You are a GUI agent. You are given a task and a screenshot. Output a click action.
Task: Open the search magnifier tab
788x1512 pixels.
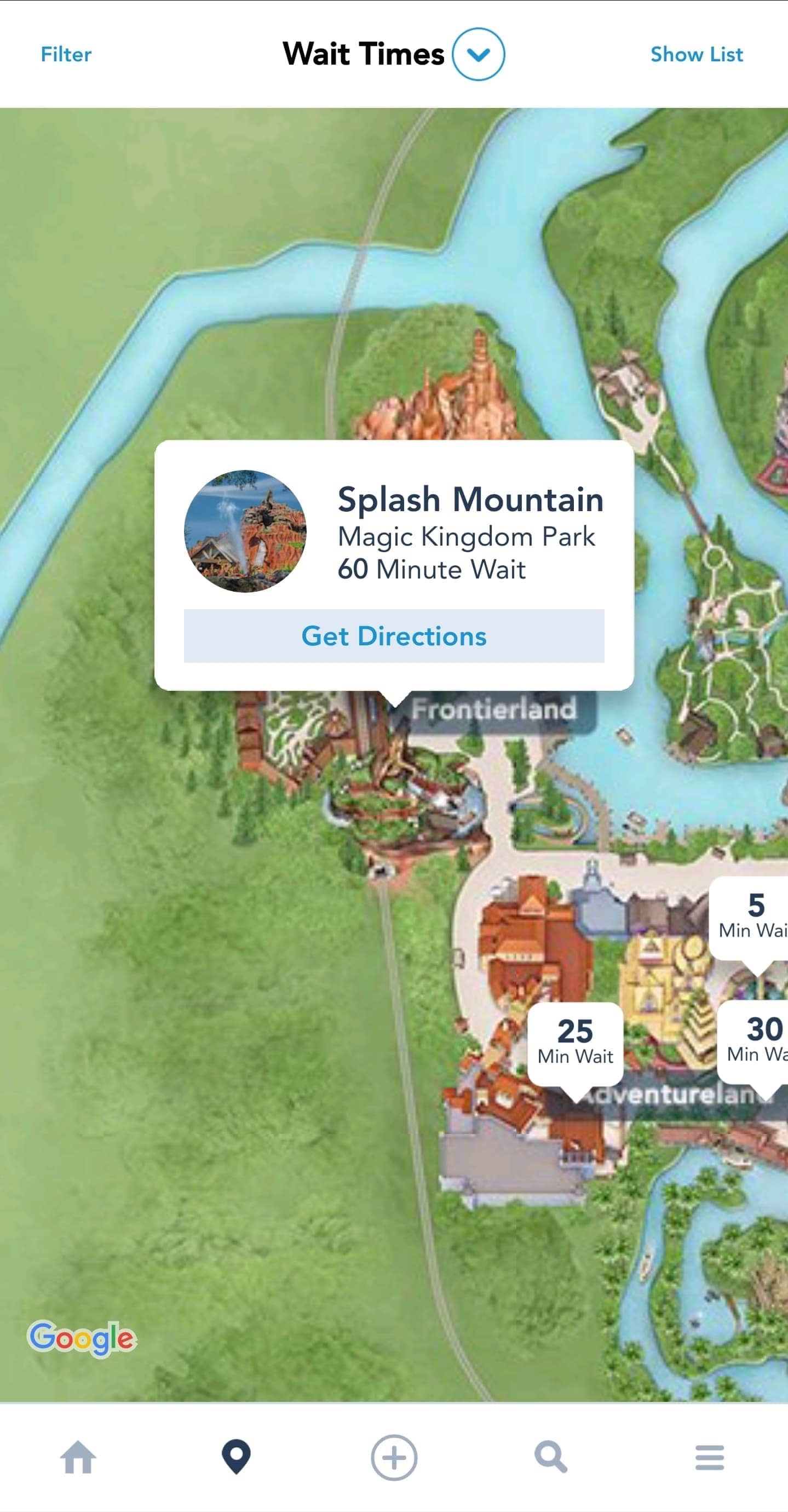coord(551,1457)
